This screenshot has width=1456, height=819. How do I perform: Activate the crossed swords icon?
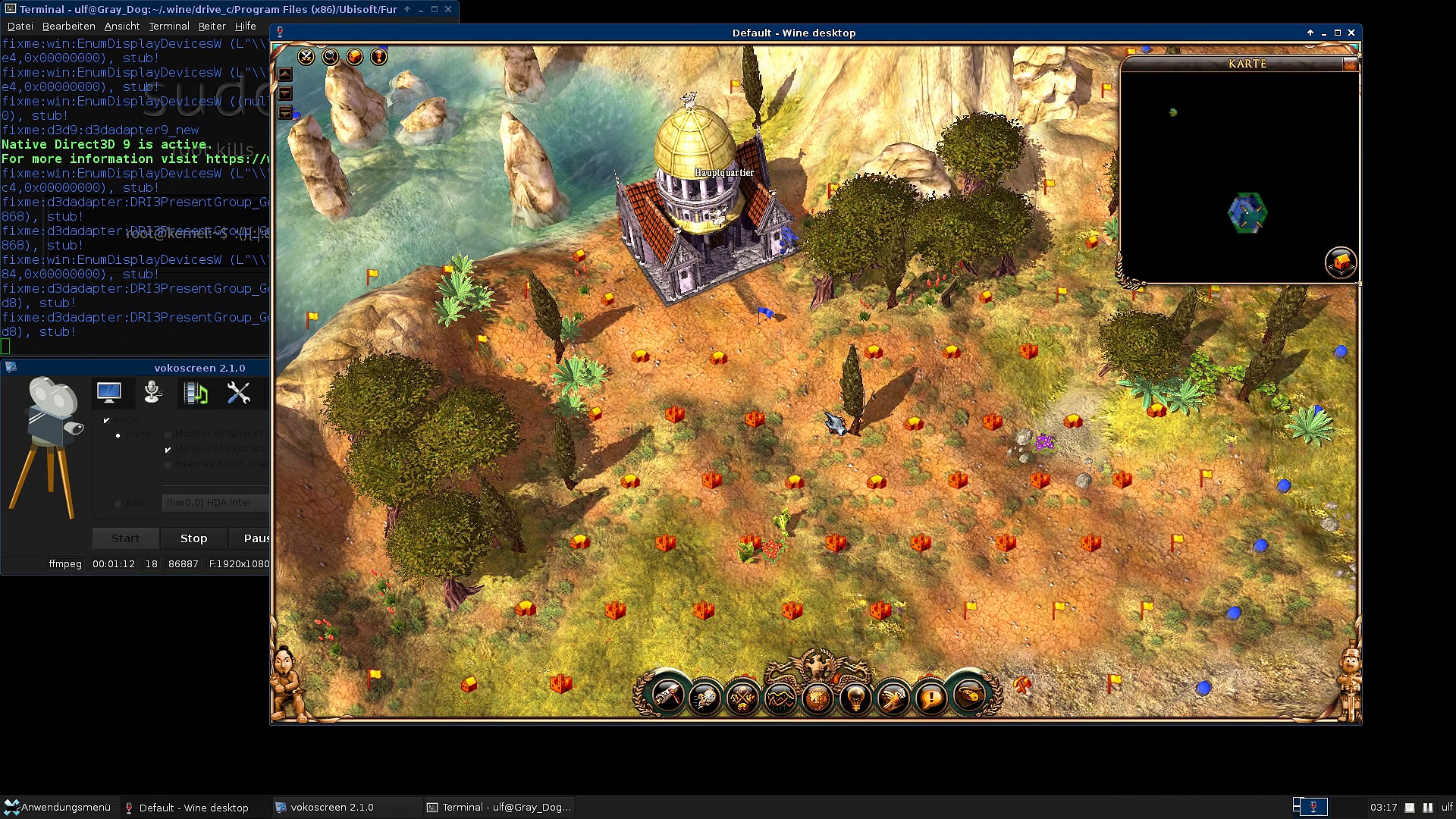point(306,57)
